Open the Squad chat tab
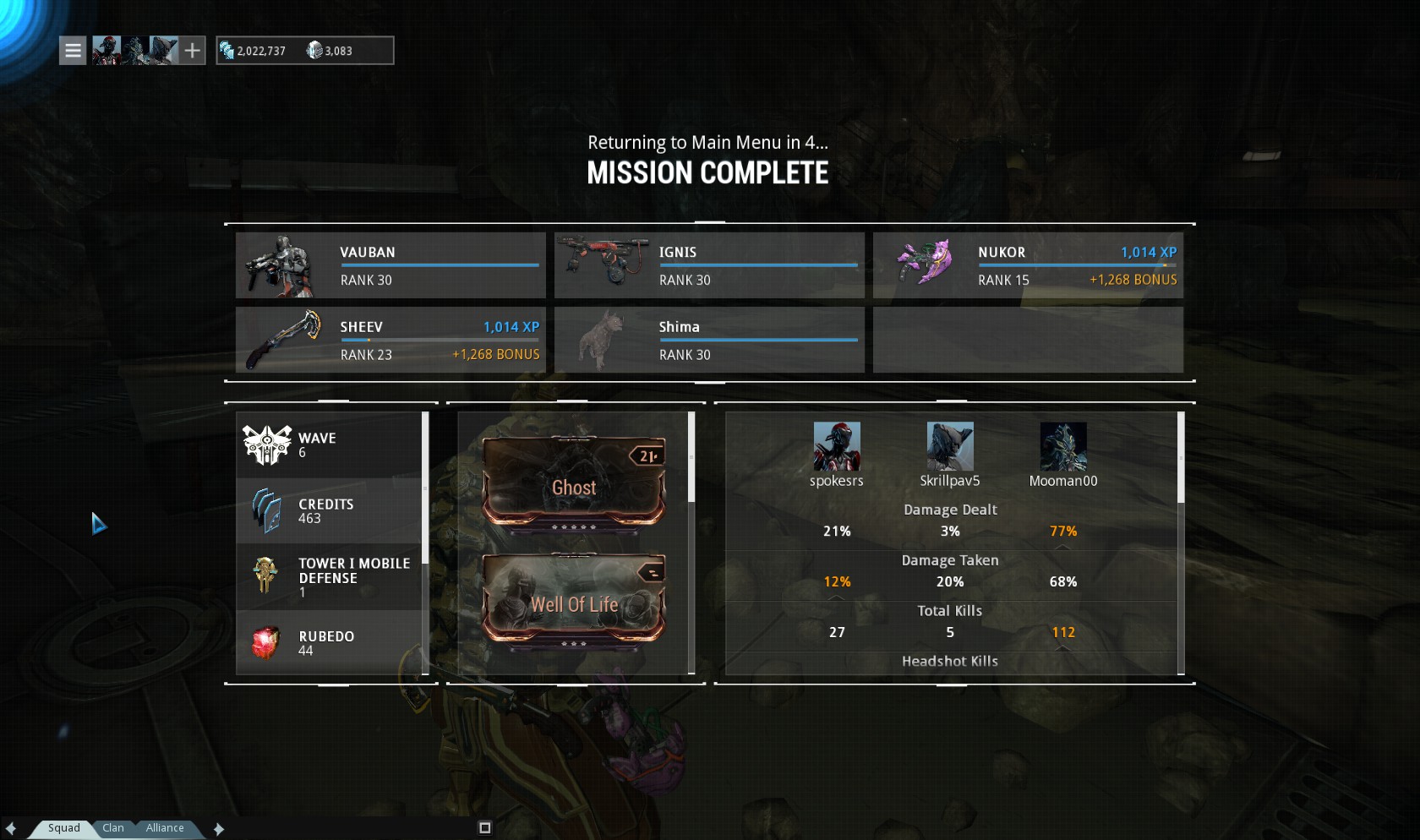 click(x=64, y=828)
